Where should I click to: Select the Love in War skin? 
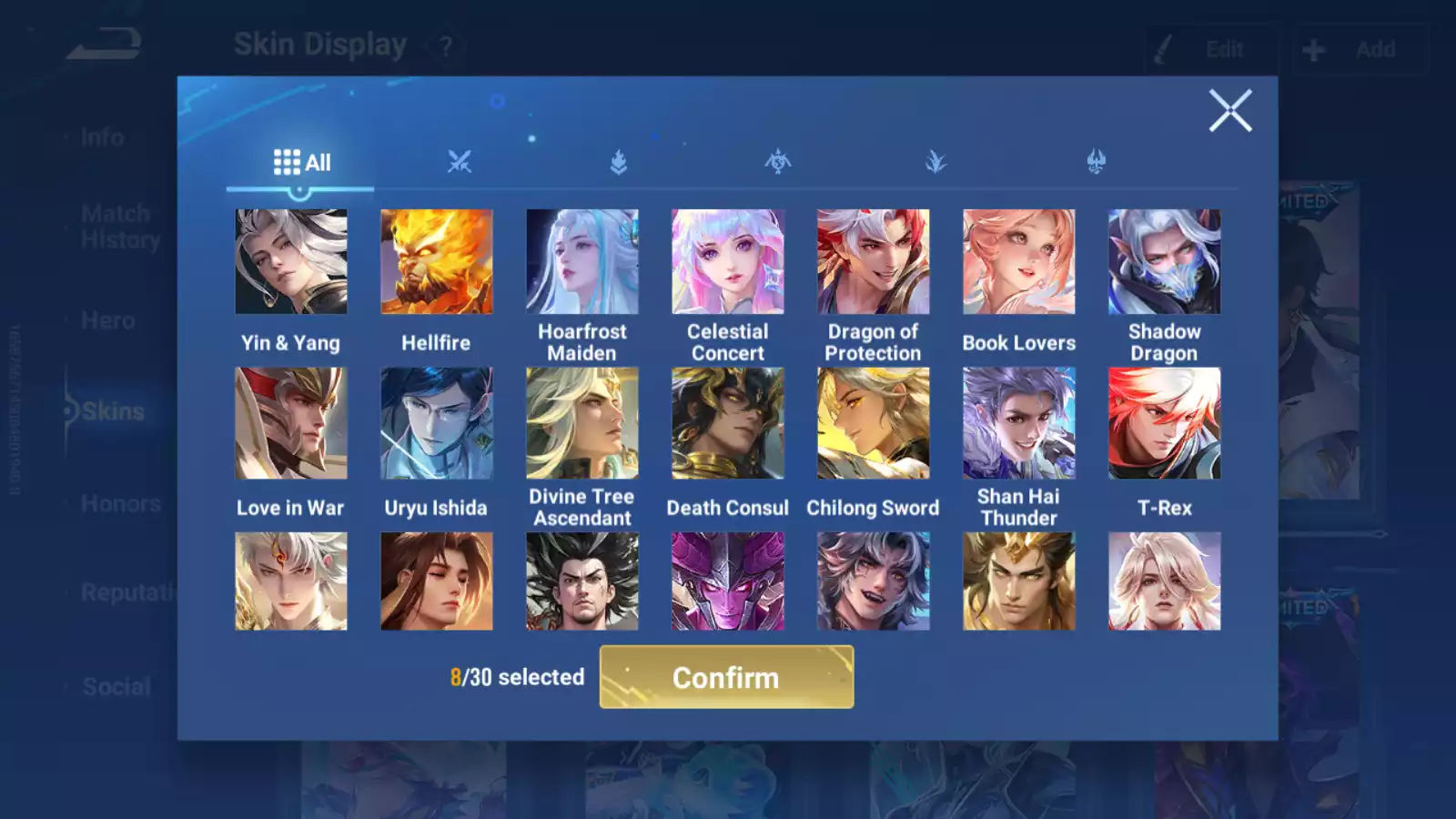(291, 423)
